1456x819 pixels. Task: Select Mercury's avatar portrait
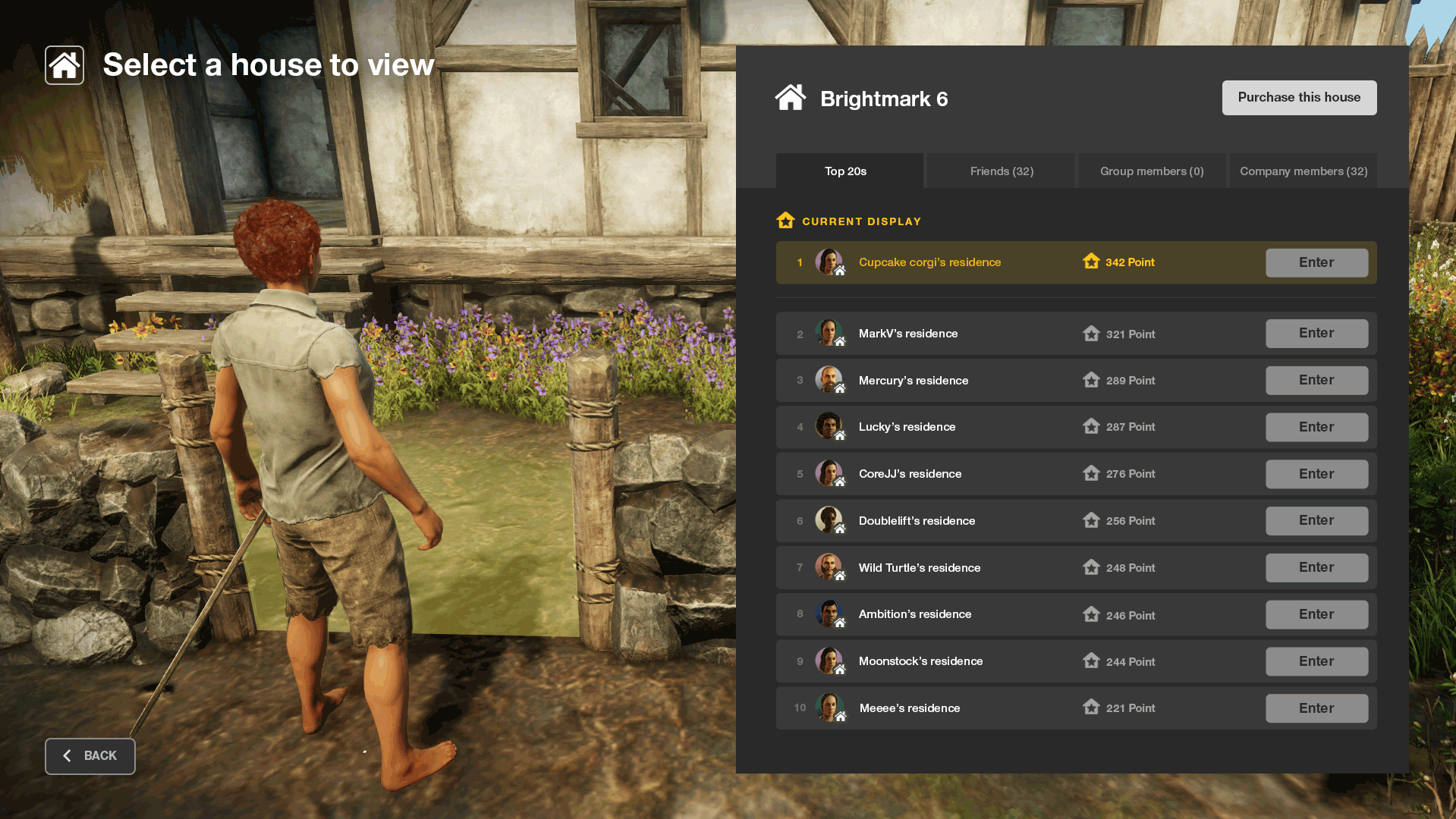click(x=829, y=379)
